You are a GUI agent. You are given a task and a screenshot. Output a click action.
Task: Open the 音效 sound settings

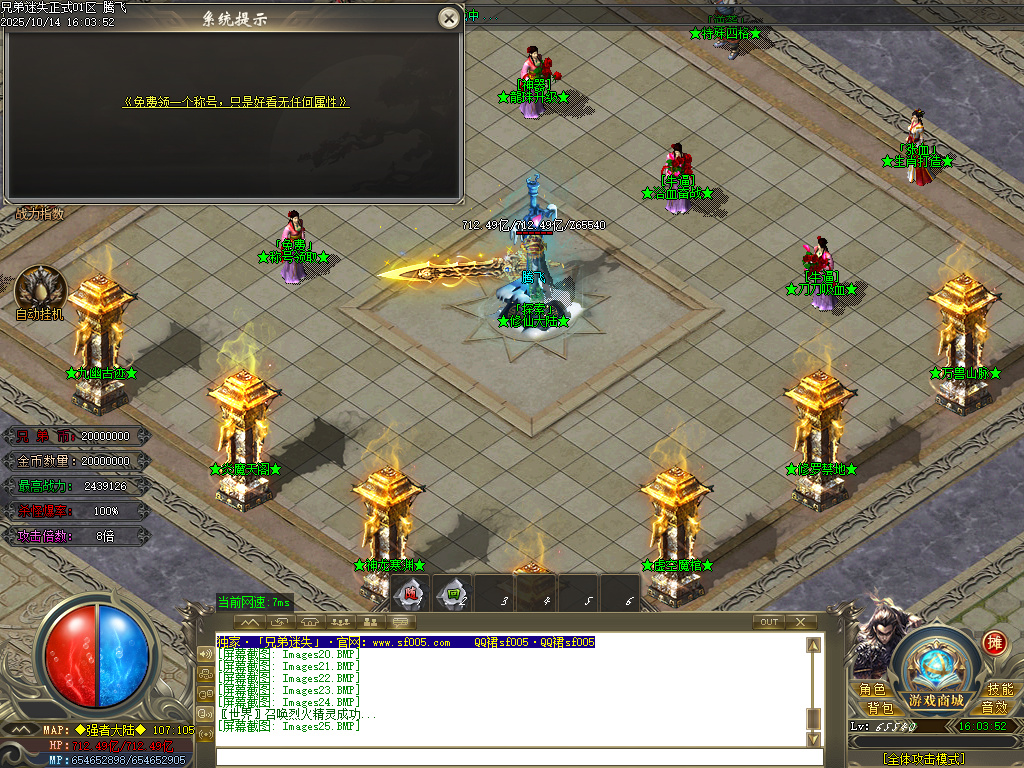994,707
